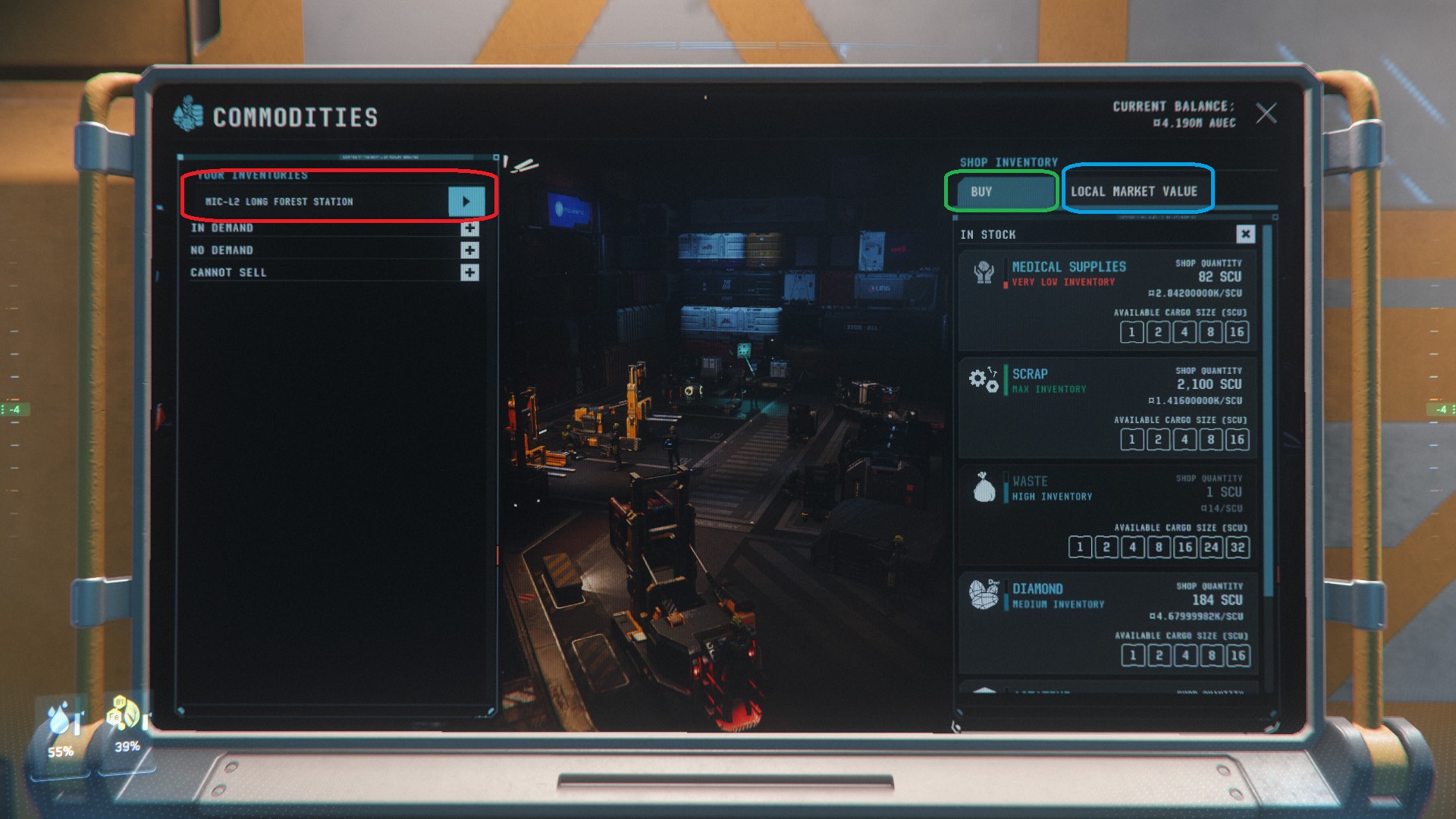The height and width of the screenshot is (819, 1456).
Task: Click the Waste bag icon
Action: [x=984, y=488]
